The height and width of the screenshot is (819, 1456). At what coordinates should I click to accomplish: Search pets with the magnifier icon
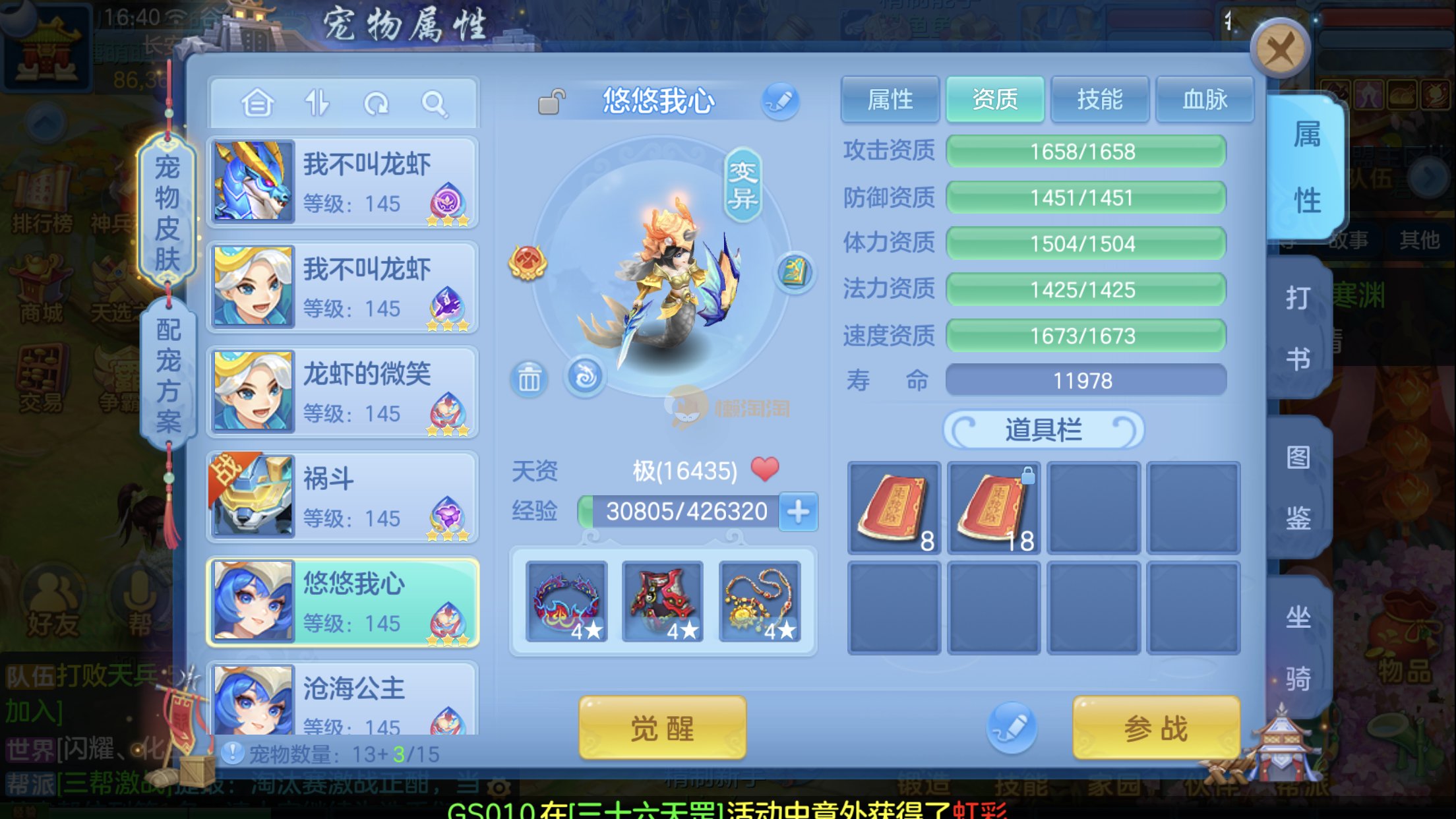435,104
